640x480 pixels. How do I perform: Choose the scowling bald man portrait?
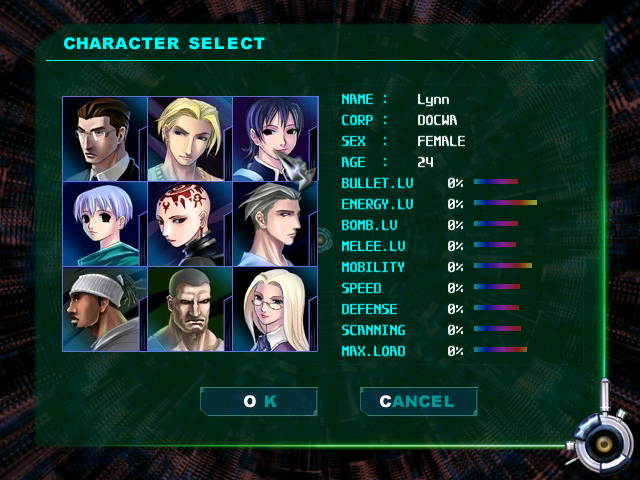tap(190, 309)
